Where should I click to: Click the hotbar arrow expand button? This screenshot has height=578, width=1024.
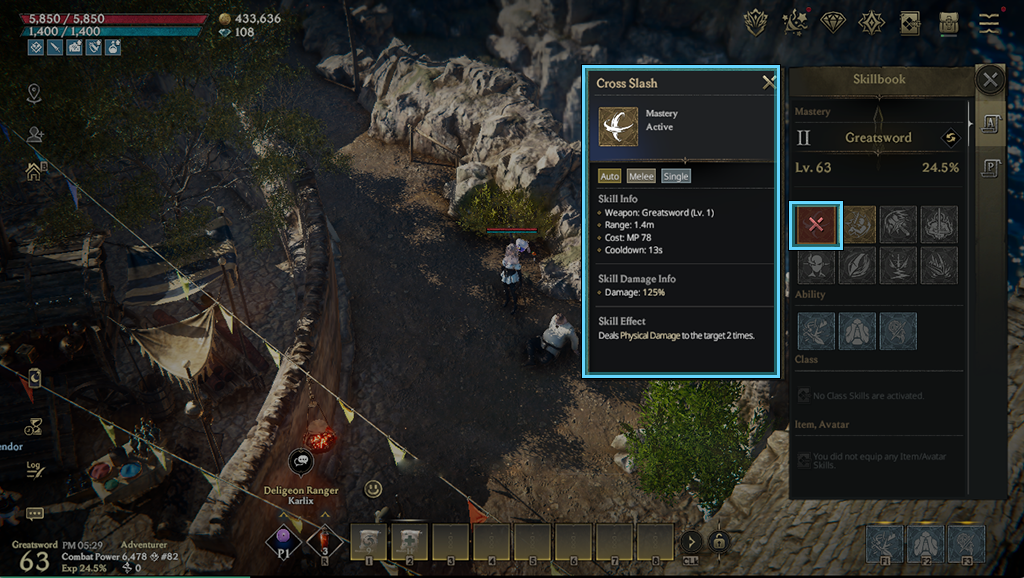coord(690,542)
